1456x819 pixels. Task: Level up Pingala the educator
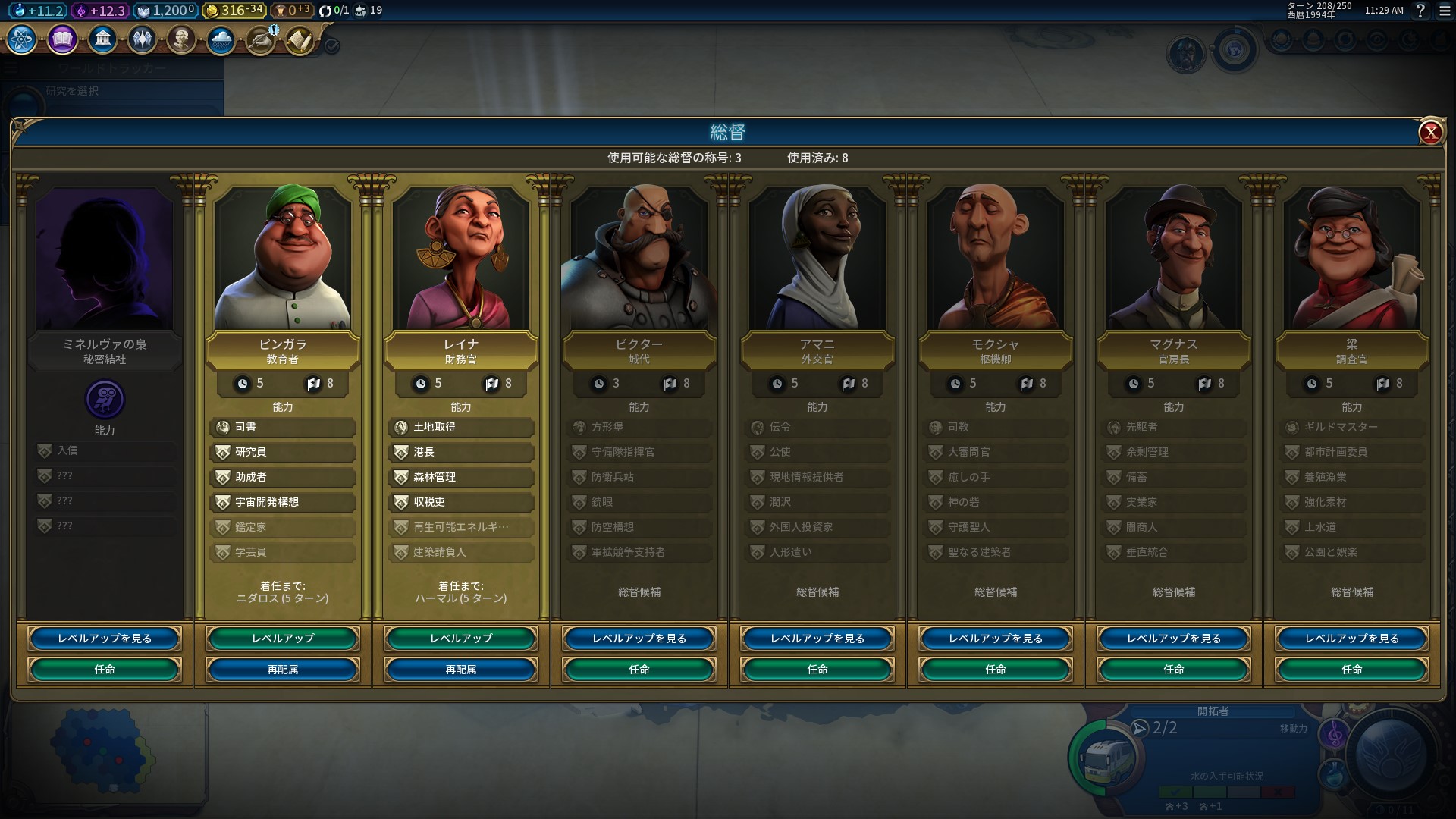(x=283, y=639)
